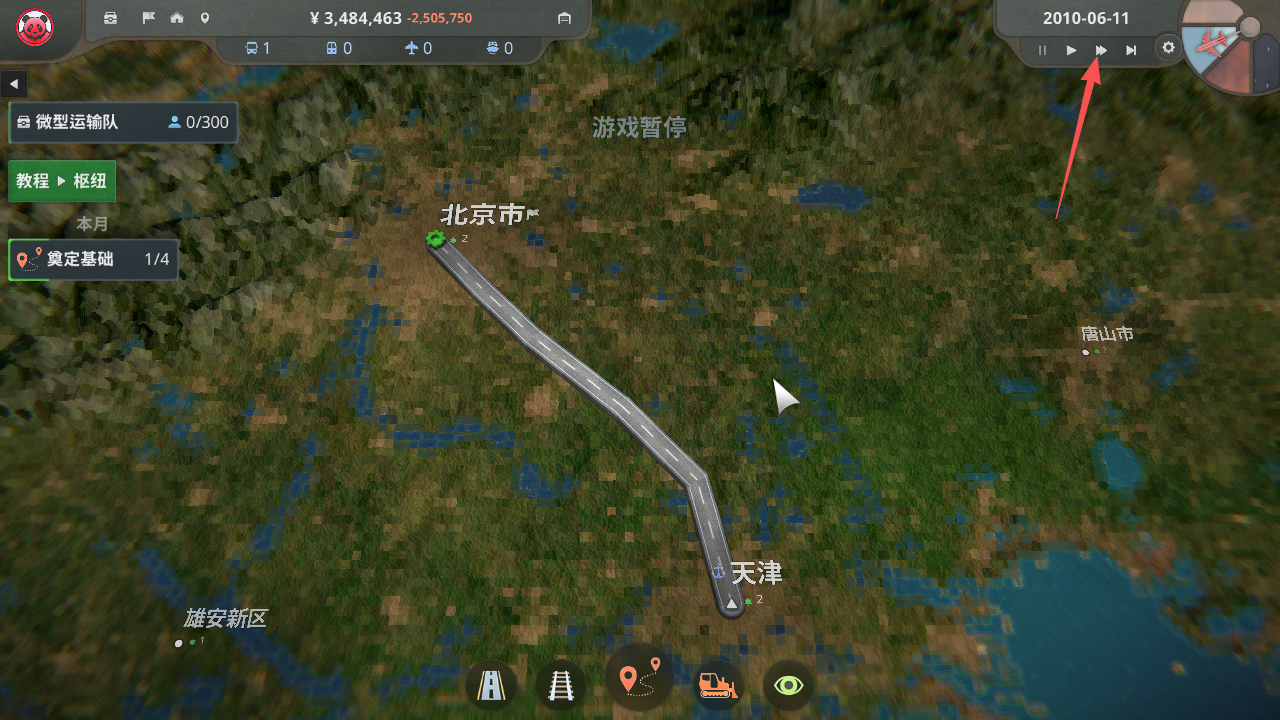The width and height of the screenshot is (1280, 720).
Task: Choose the road building tool
Action: pyautogui.click(x=491, y=686)
